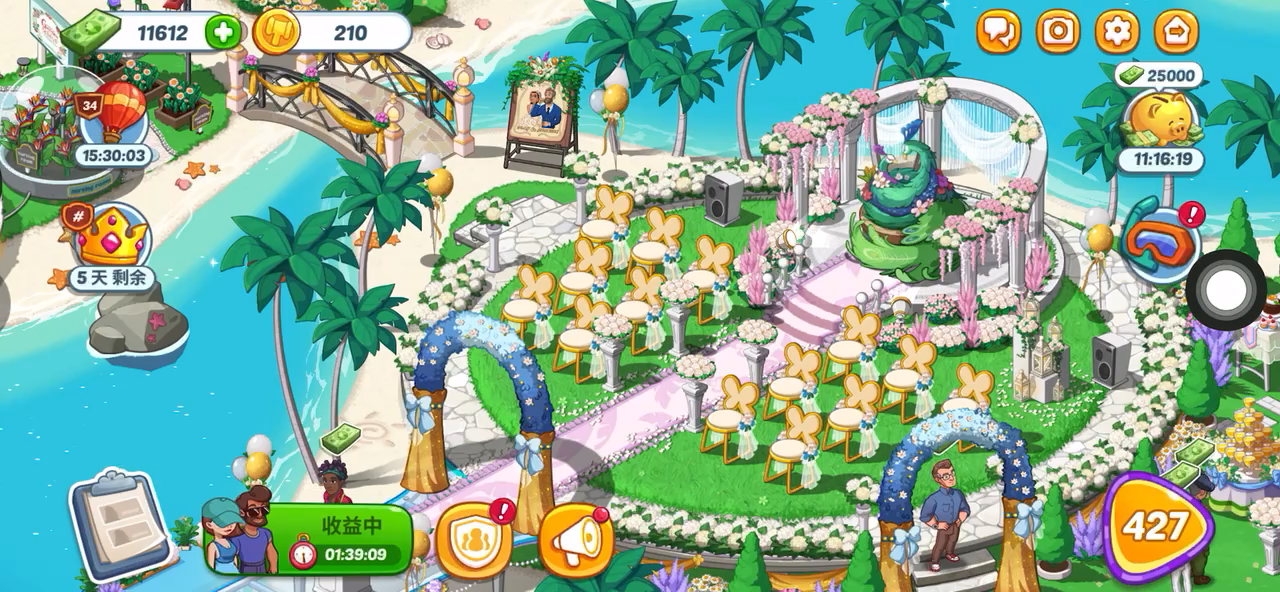Tap the megaphone announcement button
The height and width of the screenshot is (592, 1280).
click(x=576, y=541)
